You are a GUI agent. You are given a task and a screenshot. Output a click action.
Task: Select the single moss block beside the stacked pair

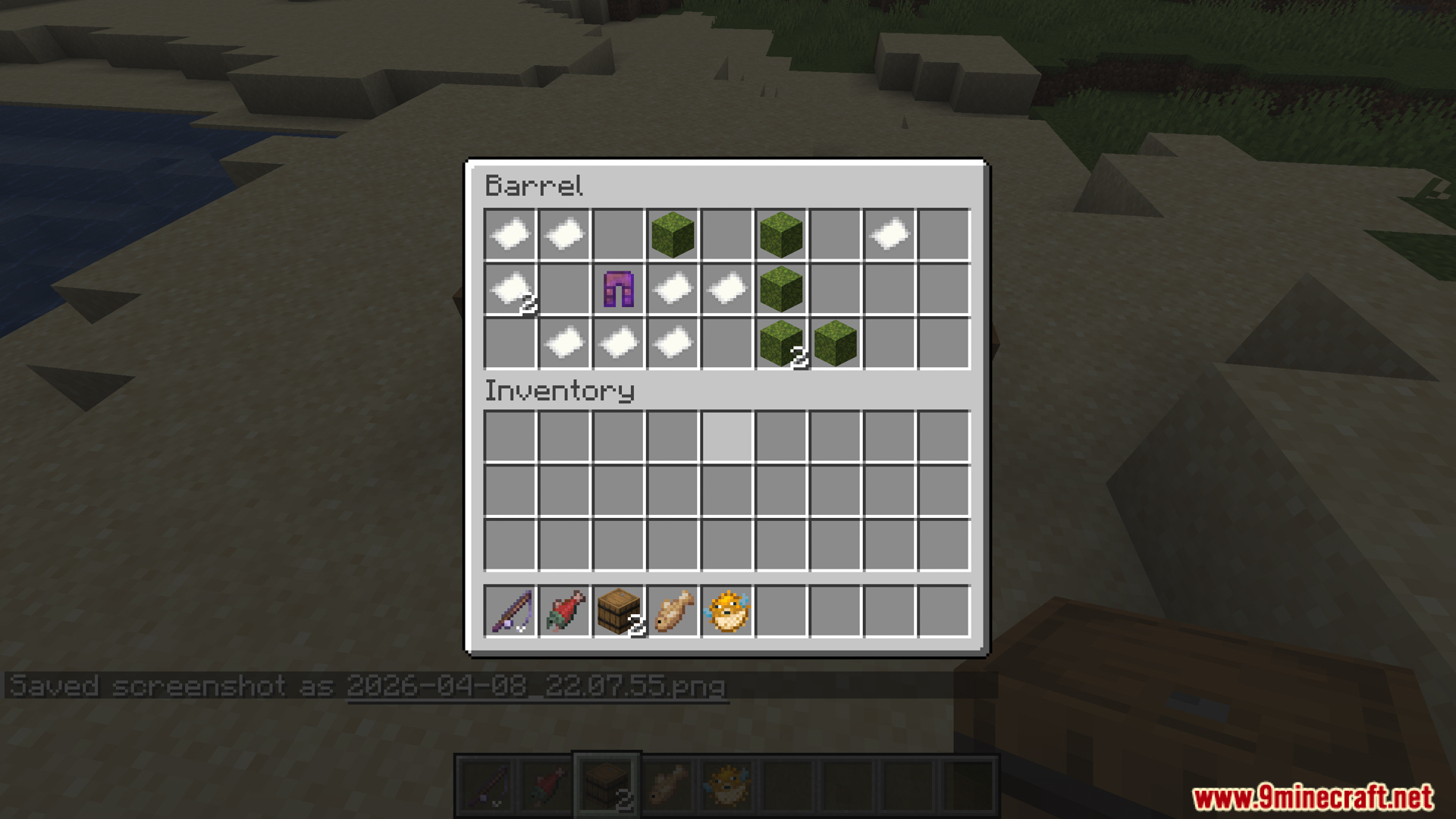coord(836,343)
